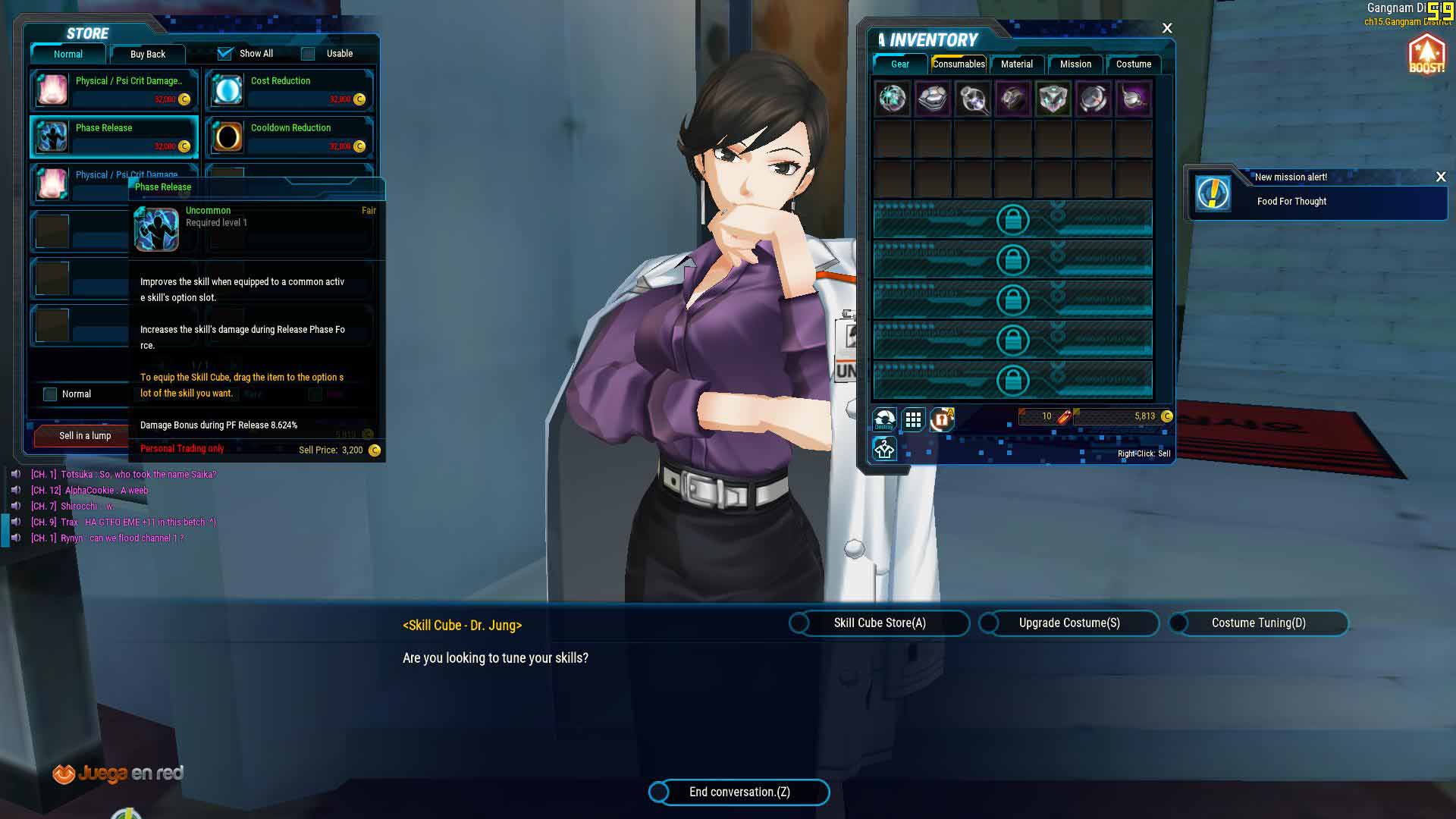Toggle the Show All checkbox
This screenshot has width=1456, height=819.
point(225,54)
